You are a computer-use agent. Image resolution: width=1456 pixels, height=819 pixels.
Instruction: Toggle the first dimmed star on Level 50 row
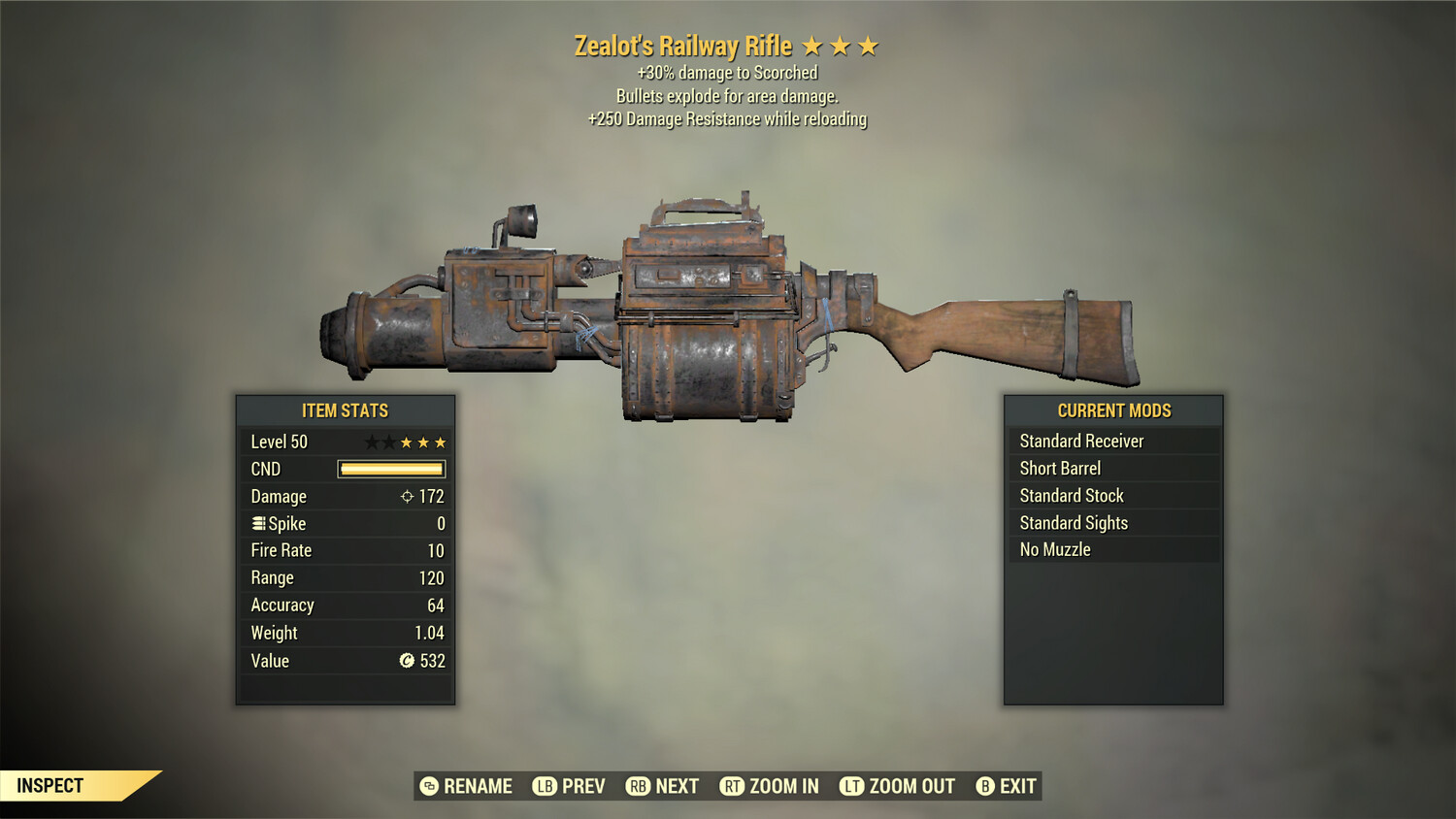coord(372,441)
